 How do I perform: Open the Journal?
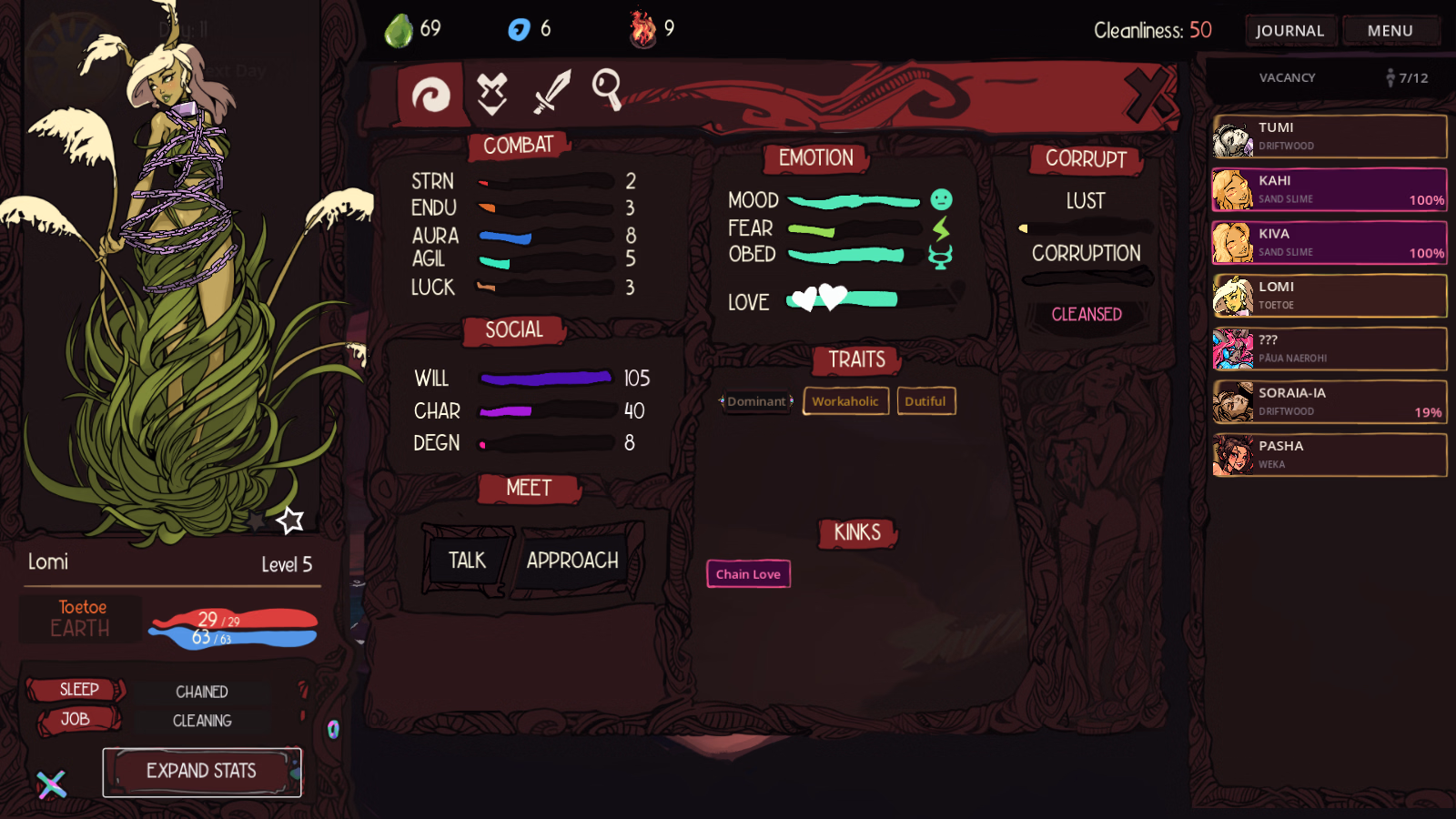1289,31
